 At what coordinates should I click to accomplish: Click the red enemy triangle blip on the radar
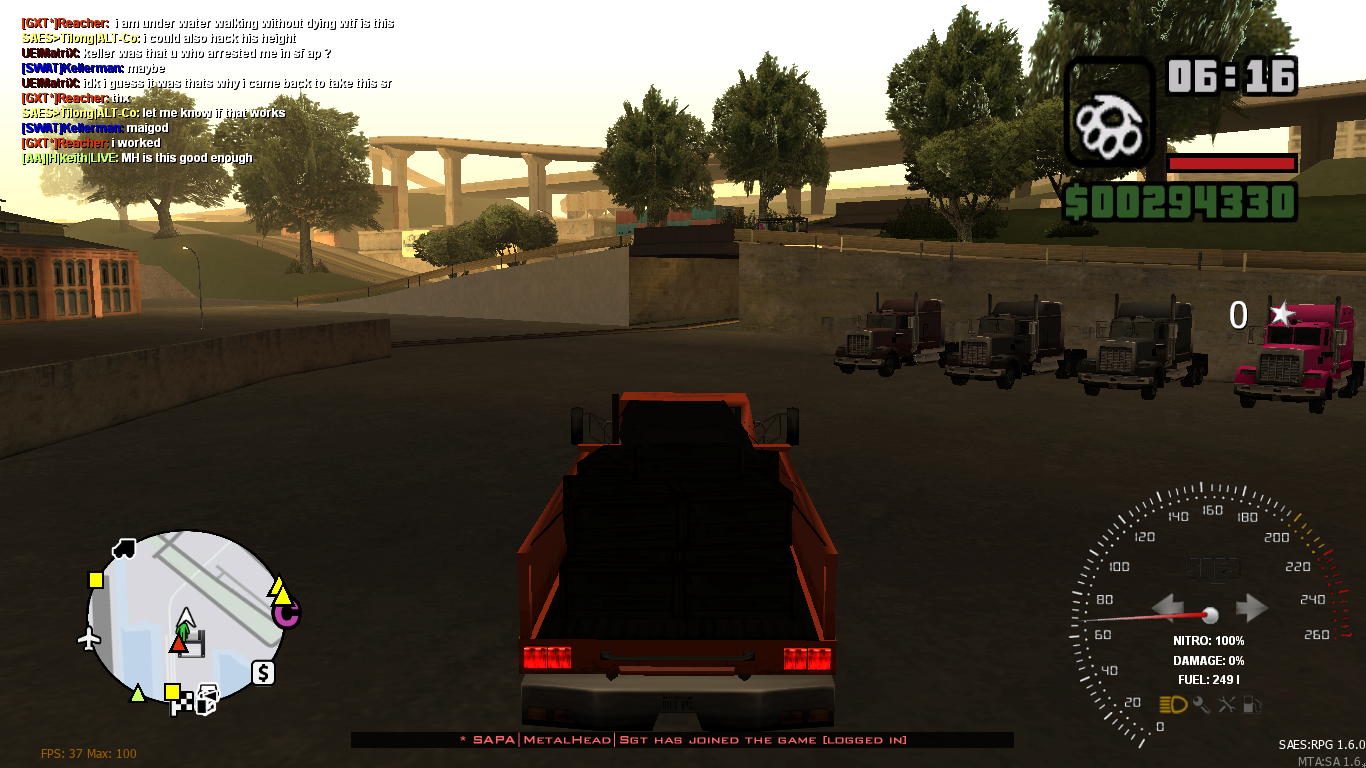coord(177,646)
